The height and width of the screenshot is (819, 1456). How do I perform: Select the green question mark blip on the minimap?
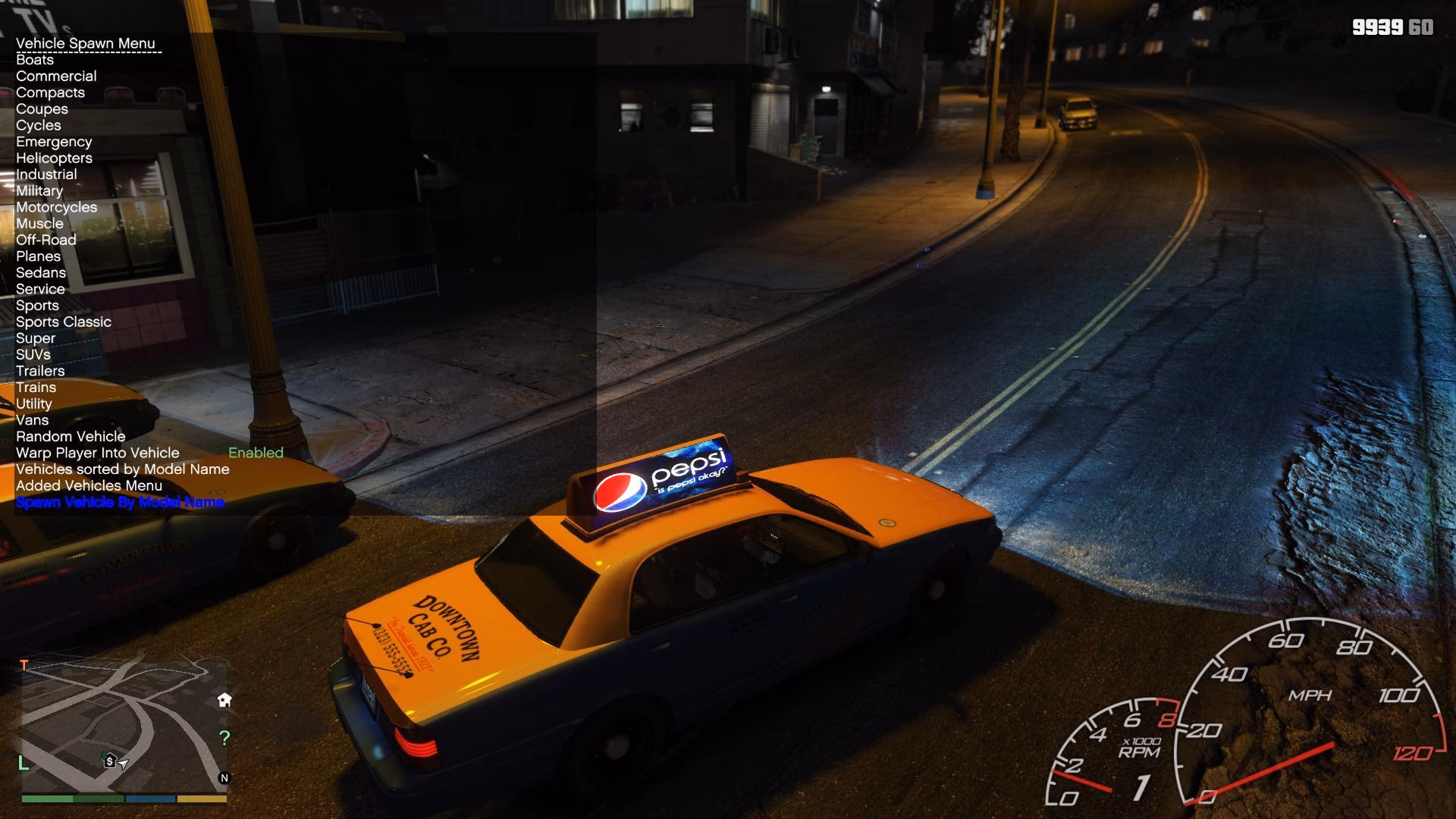(x=224, y=736)
